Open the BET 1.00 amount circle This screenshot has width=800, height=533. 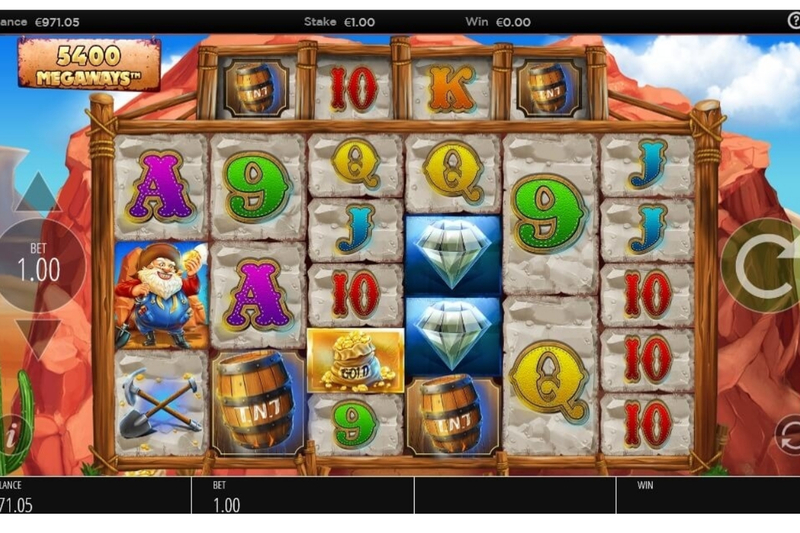38,264
